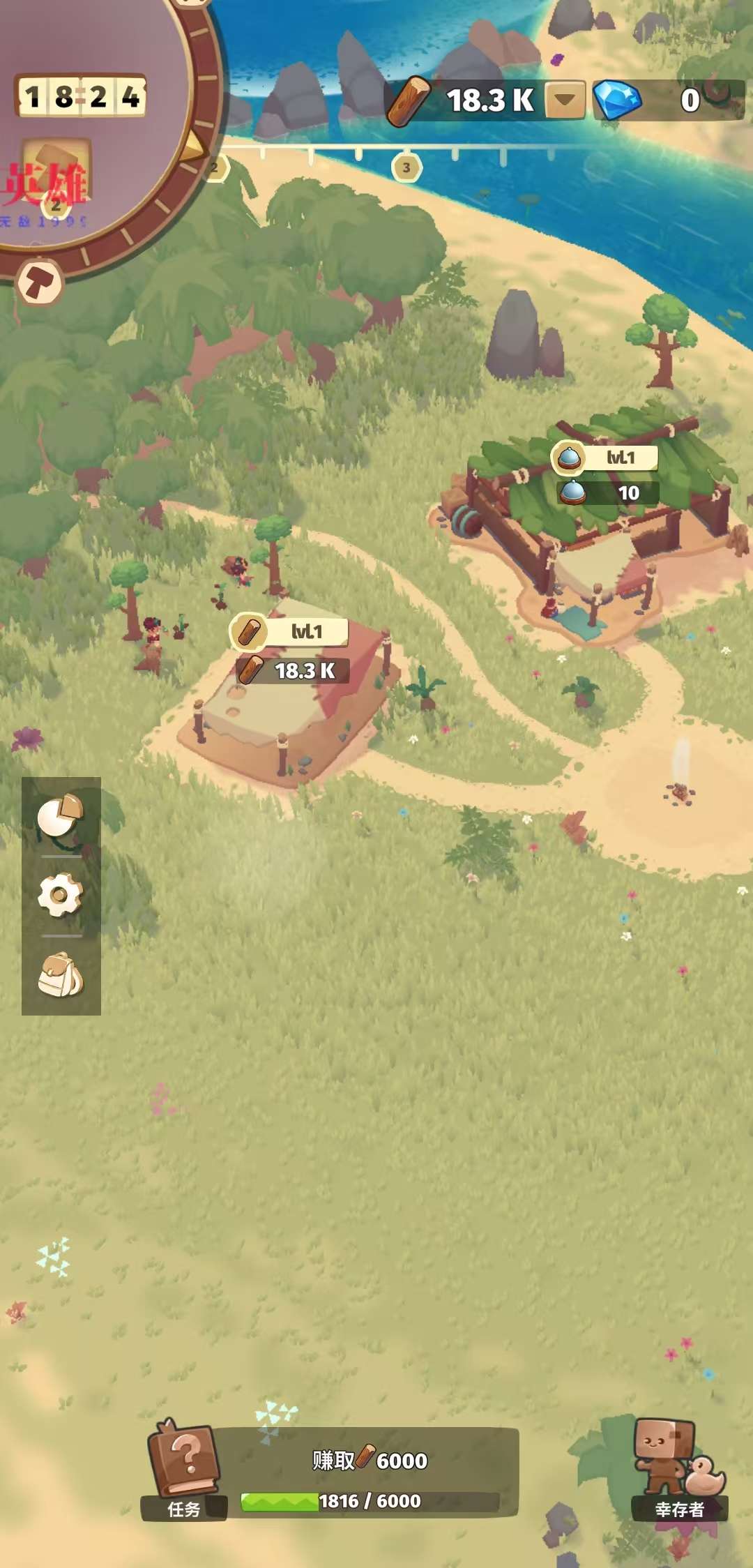753x1568 pixels.
Task: Select milestone marker 3 on progress track
Action: pyautogui.click(x=406, y=168)
